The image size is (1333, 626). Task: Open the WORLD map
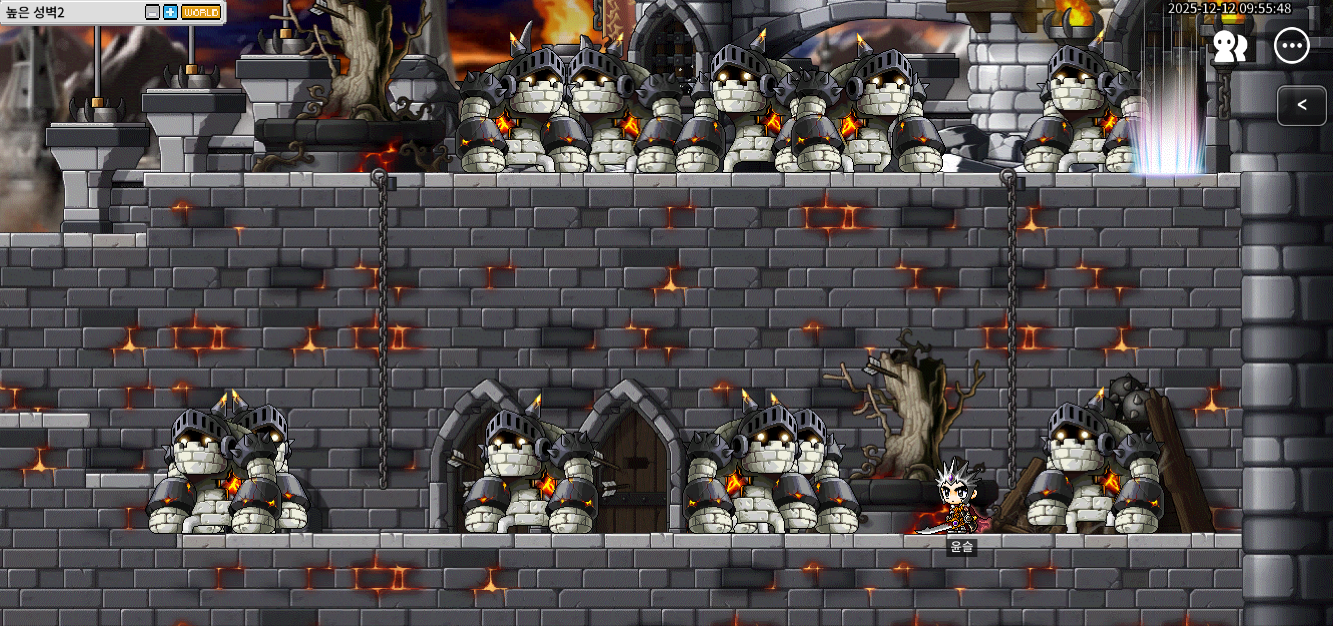[x=201, y=12]
